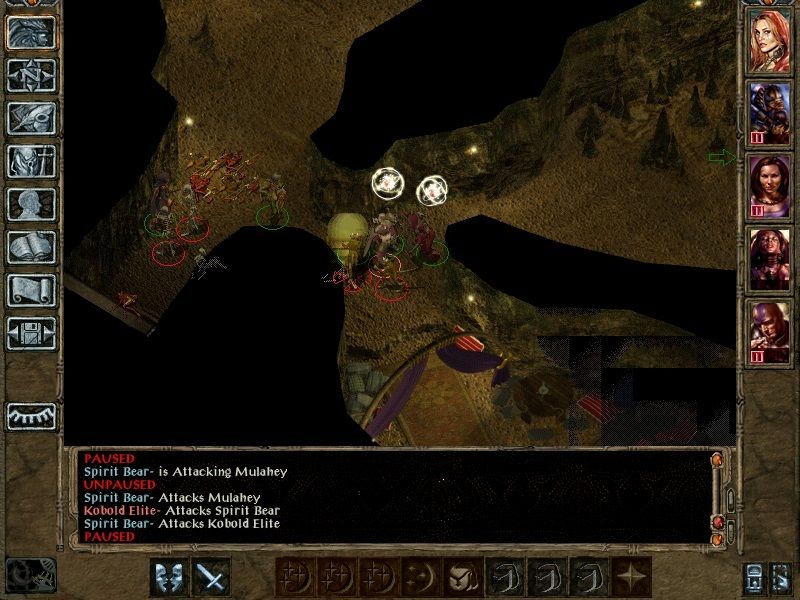Viewport: 800px width, 600px height.
Task: Pick the bald man's portrait
Action: (770, 332)
